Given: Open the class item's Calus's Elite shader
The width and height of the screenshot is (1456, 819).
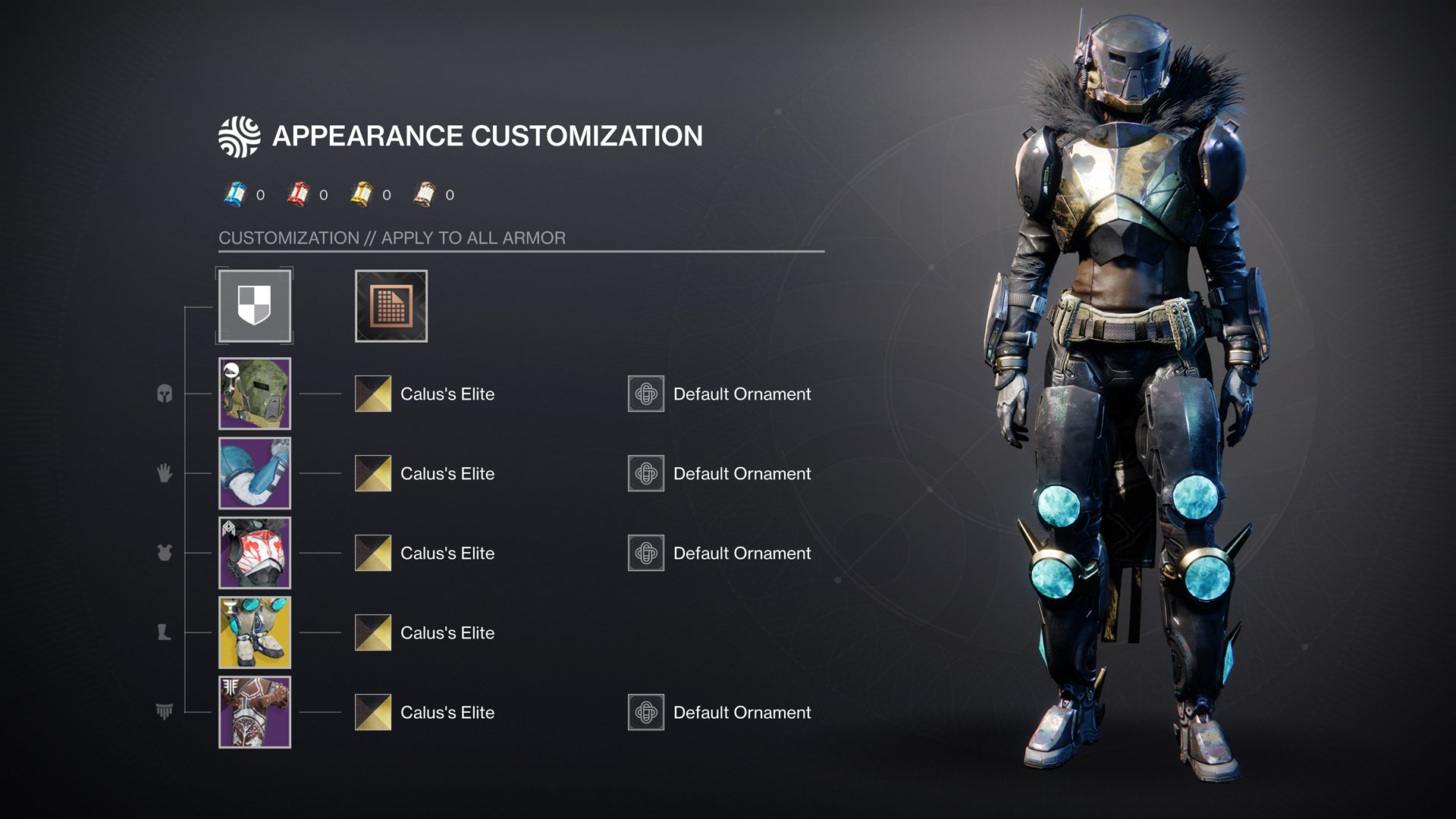Looking at the screenshot, I should point(373,712).
